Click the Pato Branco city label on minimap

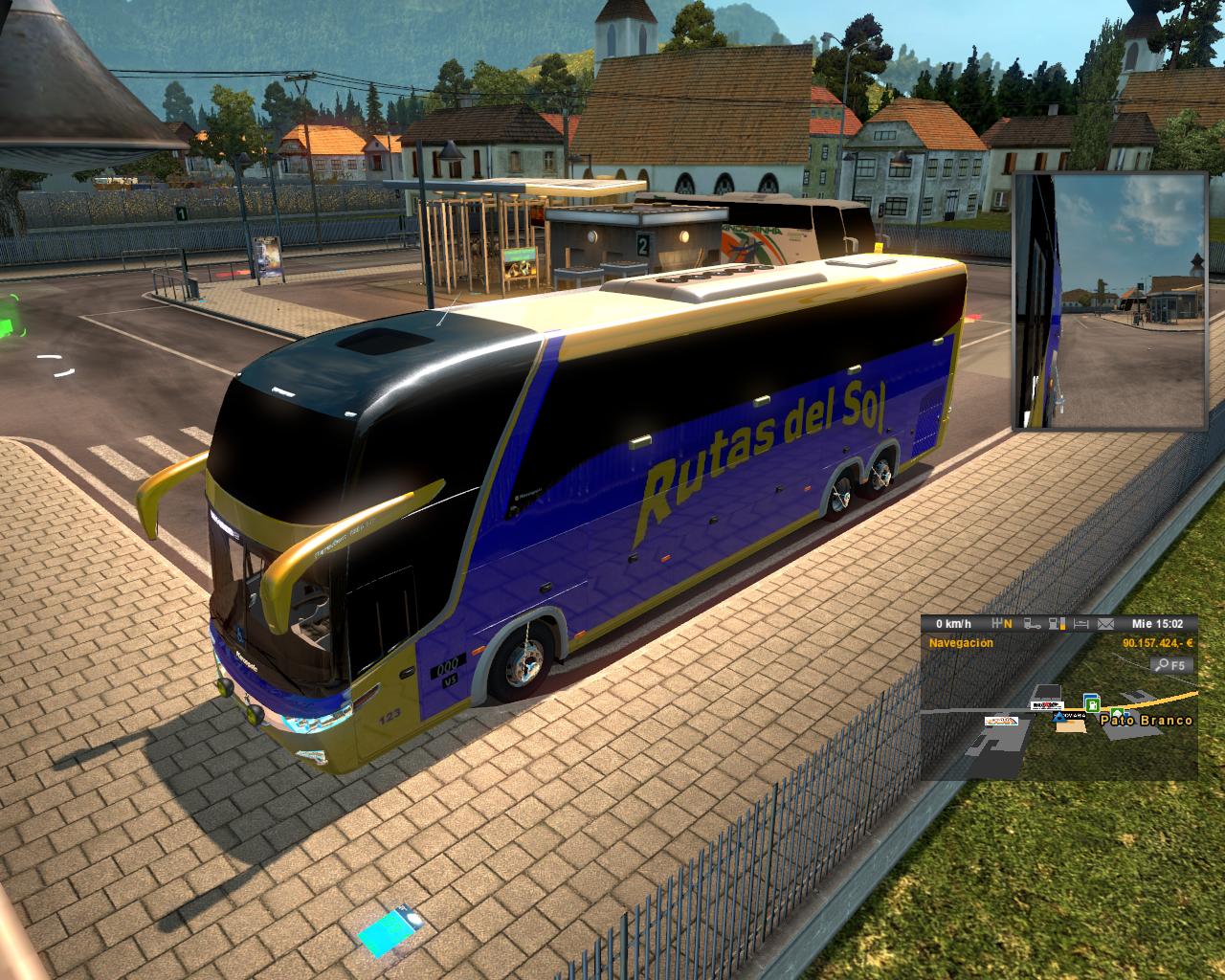(1147, 720)
